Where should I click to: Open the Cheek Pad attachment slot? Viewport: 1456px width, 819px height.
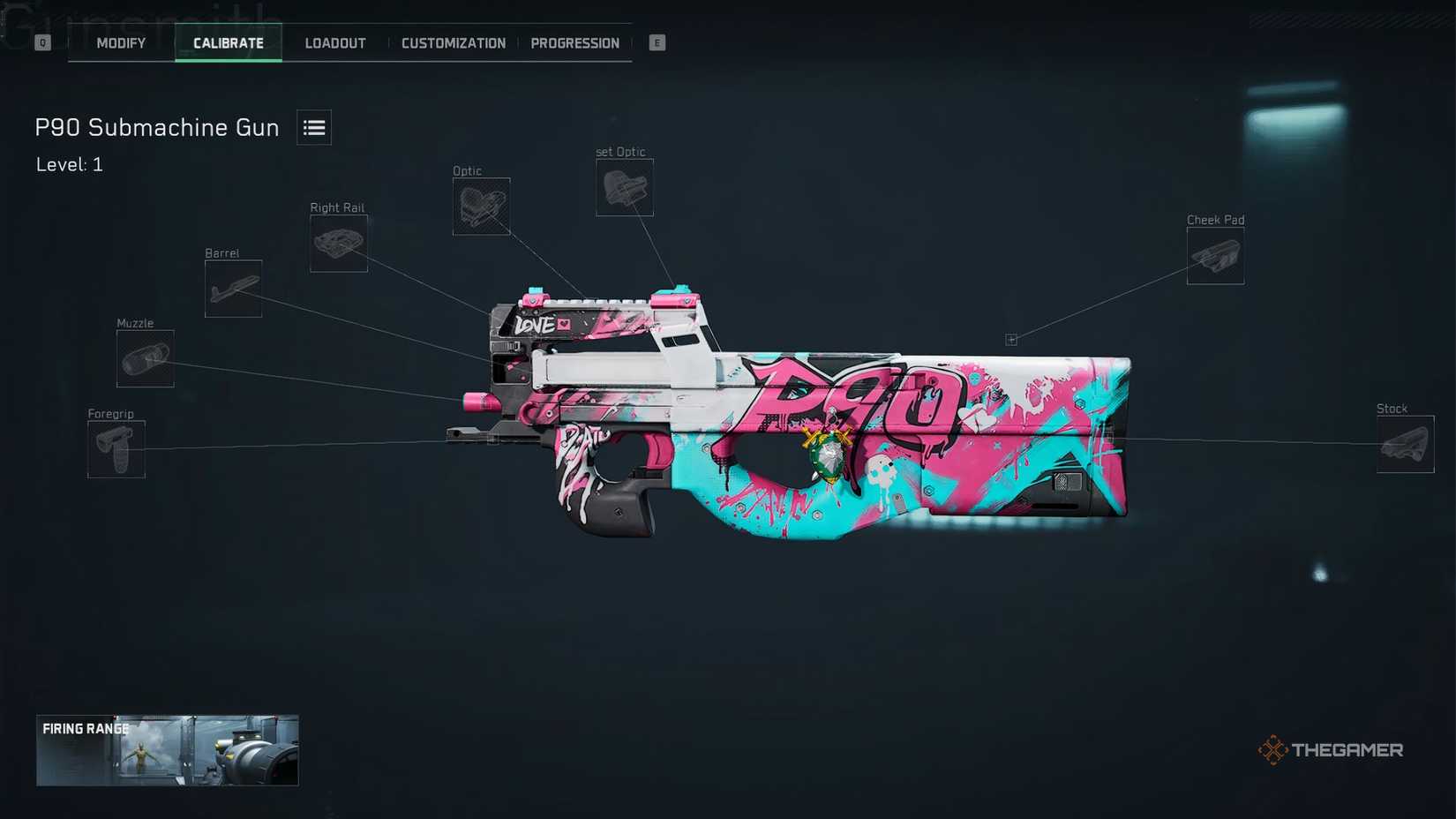coord(1214,255)
